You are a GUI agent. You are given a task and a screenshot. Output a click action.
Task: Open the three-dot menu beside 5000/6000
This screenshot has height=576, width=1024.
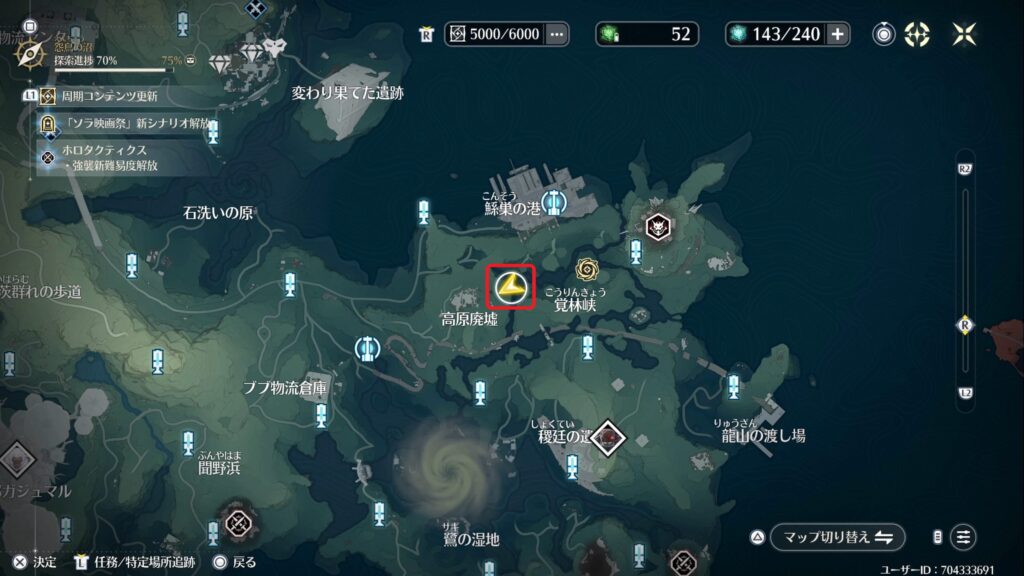[557, 34]
